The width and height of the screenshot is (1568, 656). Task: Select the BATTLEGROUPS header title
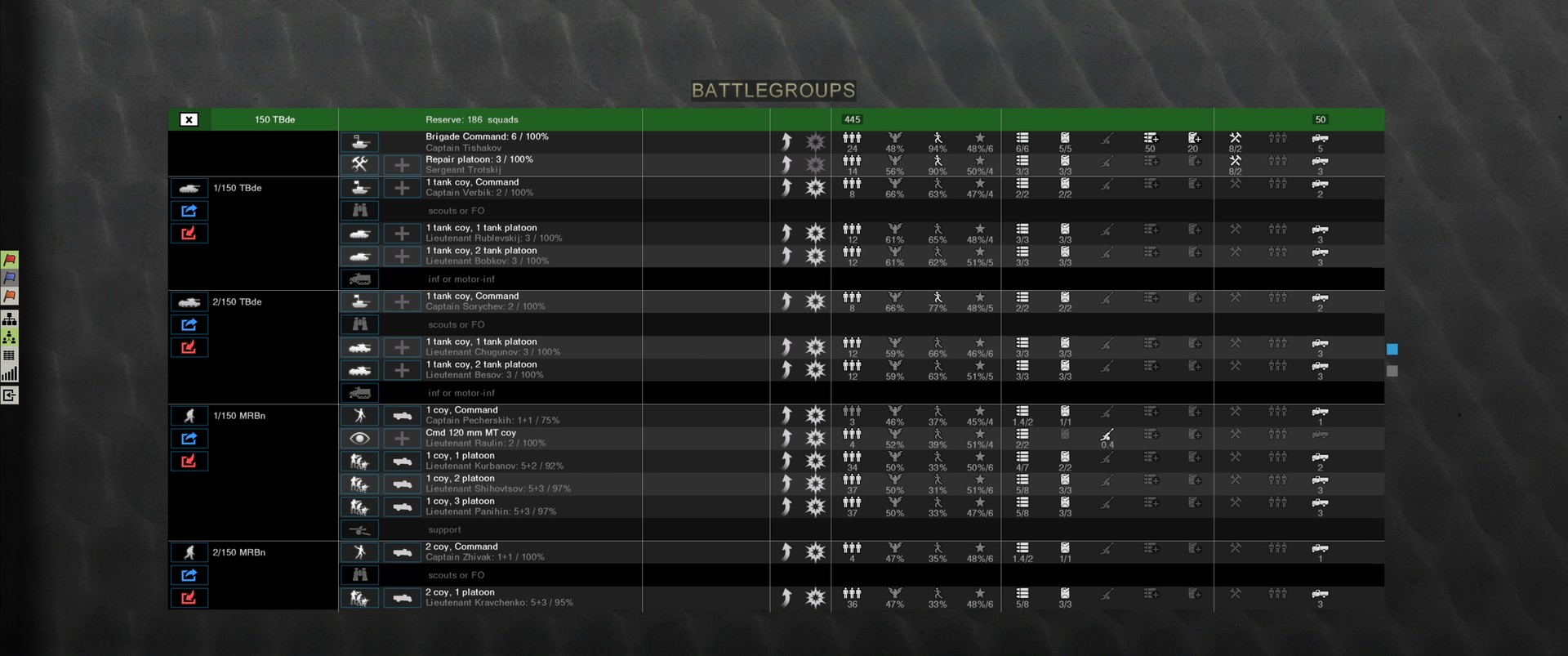pos(773,90)
